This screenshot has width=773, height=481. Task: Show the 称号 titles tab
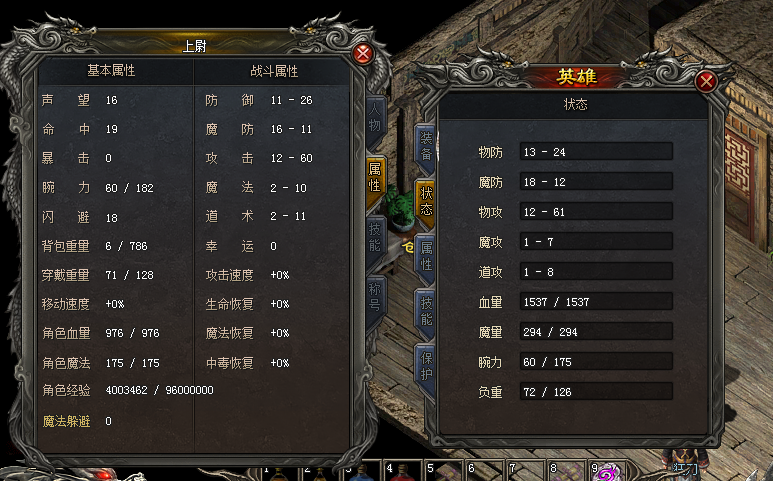[x=375, y=297]
